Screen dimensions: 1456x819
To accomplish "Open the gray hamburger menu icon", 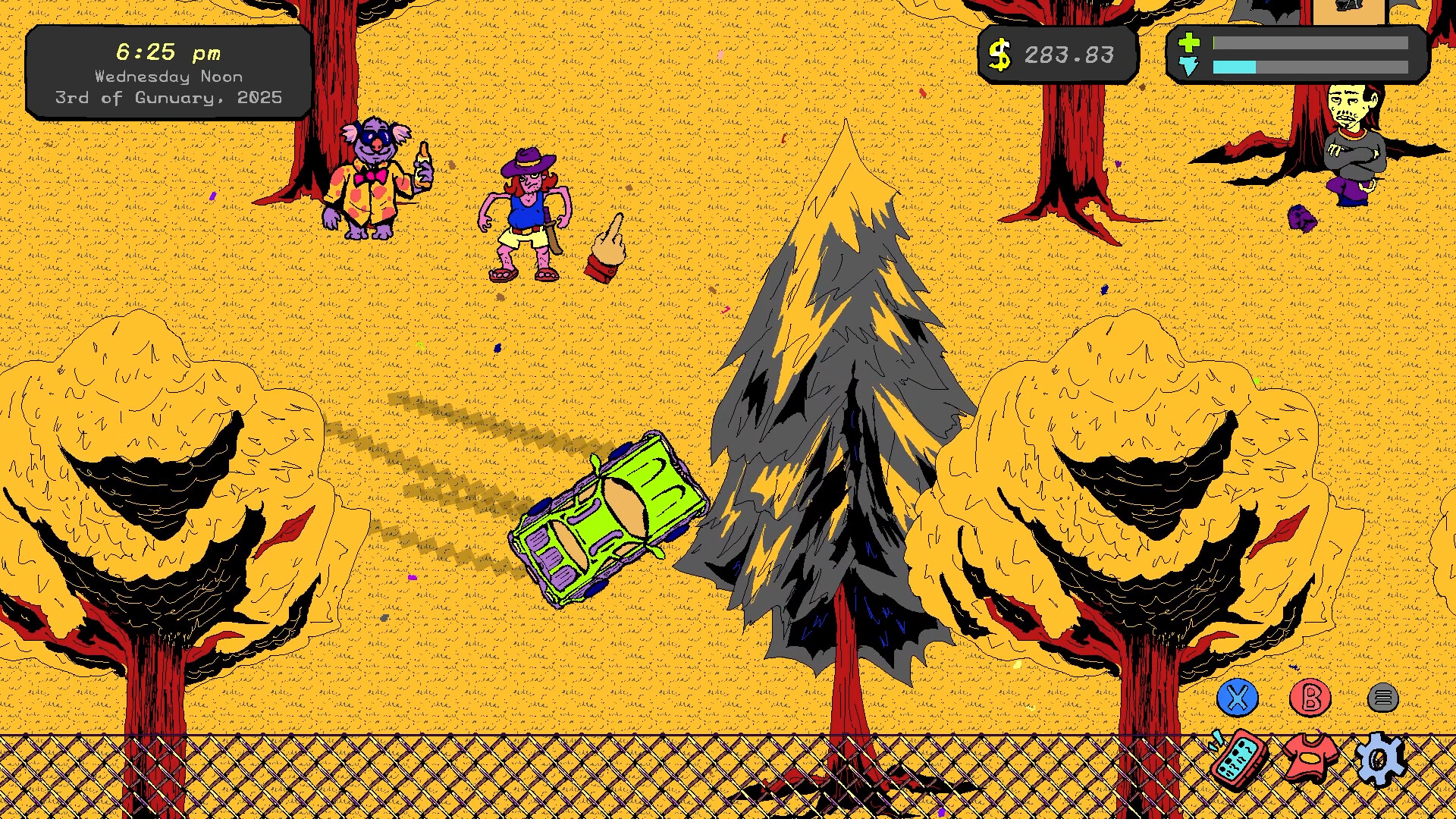I will tap(1383, 697).
